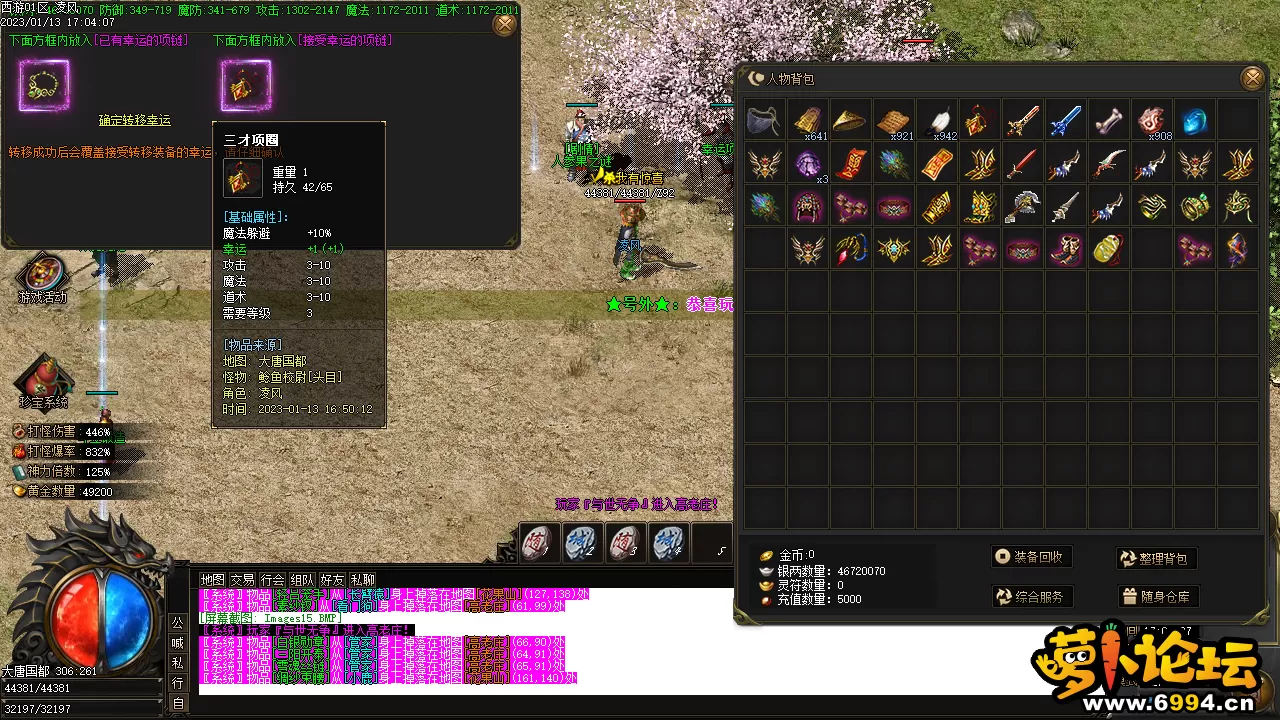Select the receiving necklace slot
Screen dimensions: 1280x720
[x=246, y=86]
